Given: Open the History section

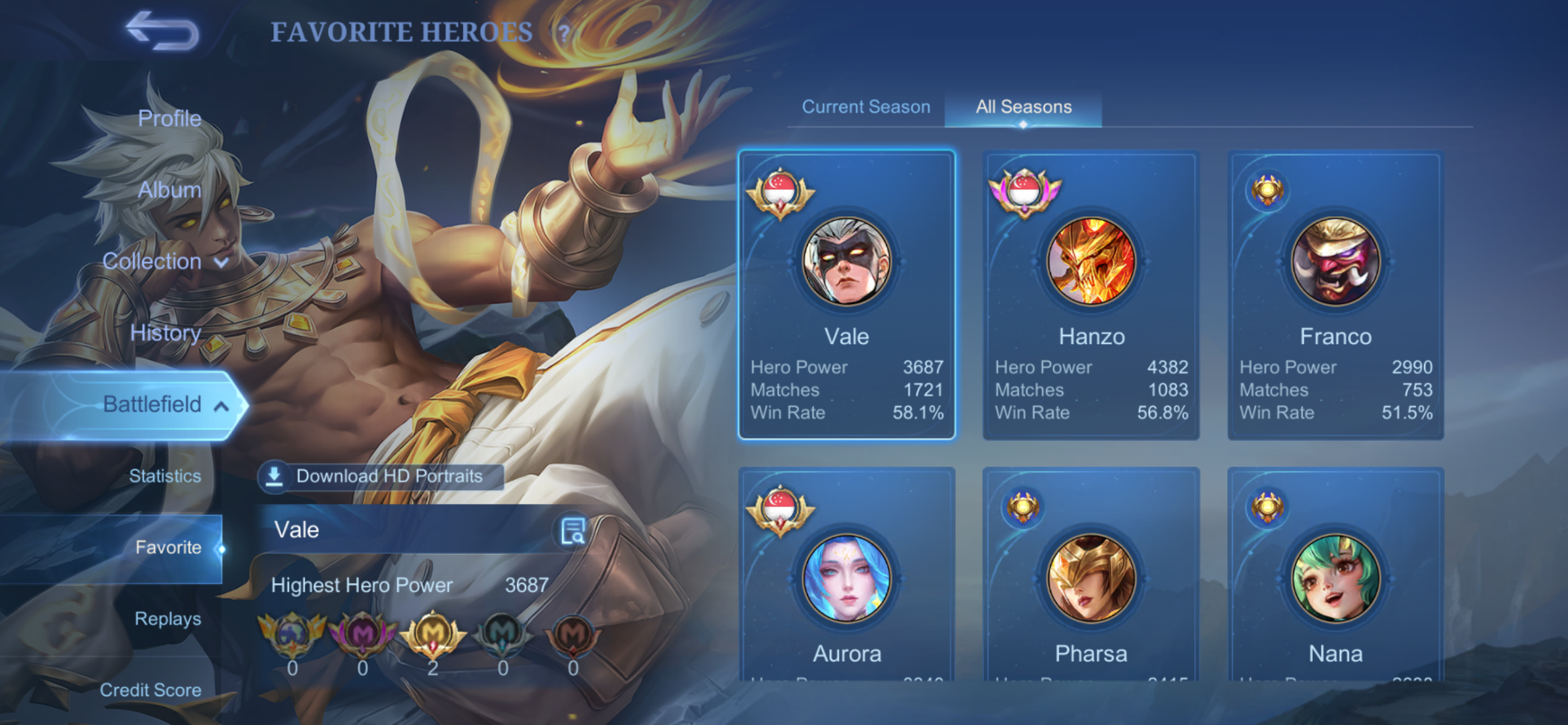Looking at the screenshot, I should click(x=165, y=333).
